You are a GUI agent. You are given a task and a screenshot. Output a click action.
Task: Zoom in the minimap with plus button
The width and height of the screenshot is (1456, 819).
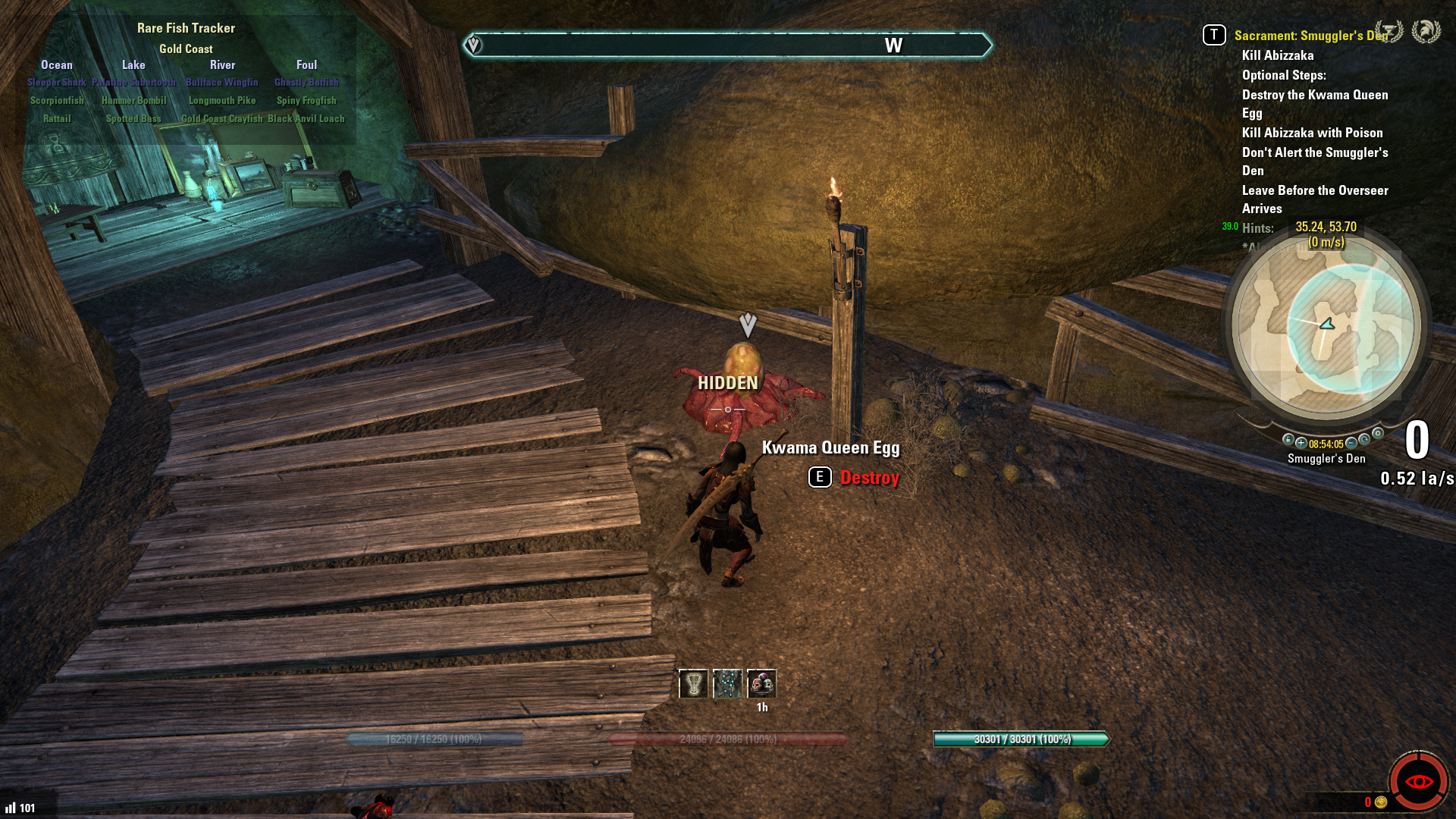1301,443
